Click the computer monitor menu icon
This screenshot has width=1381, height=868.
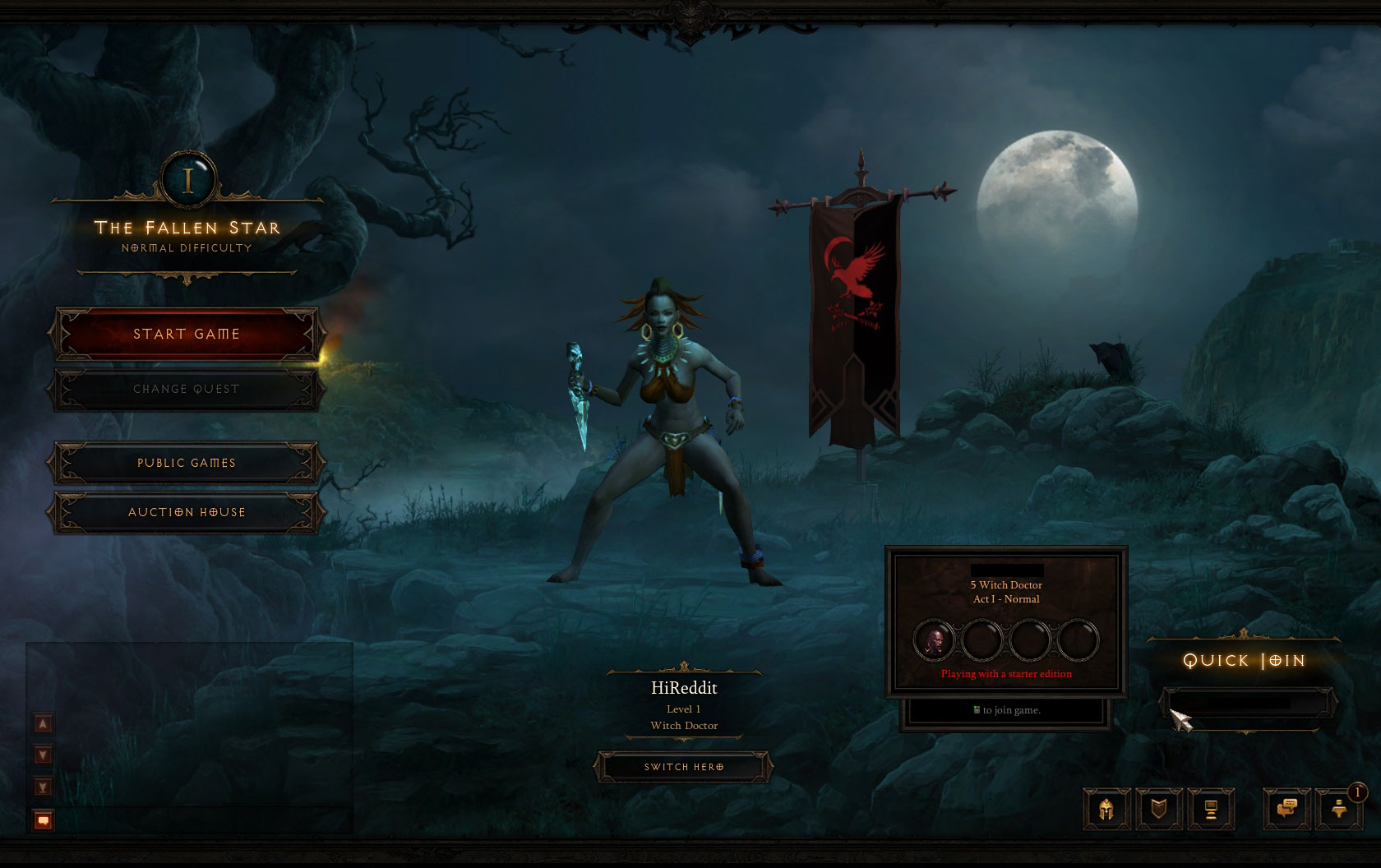pos(1210,810)
